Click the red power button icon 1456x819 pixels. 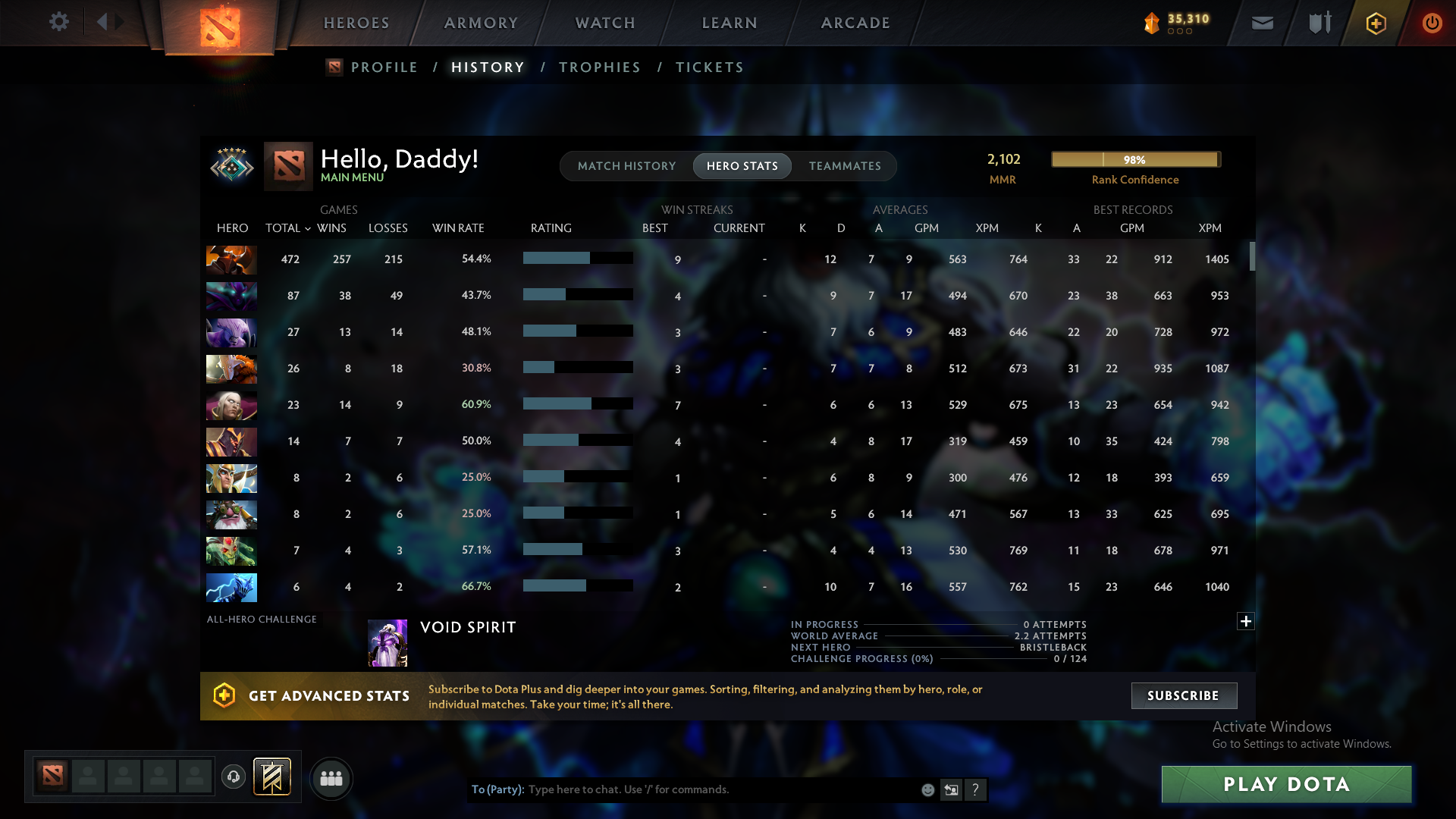[1432, 22]
